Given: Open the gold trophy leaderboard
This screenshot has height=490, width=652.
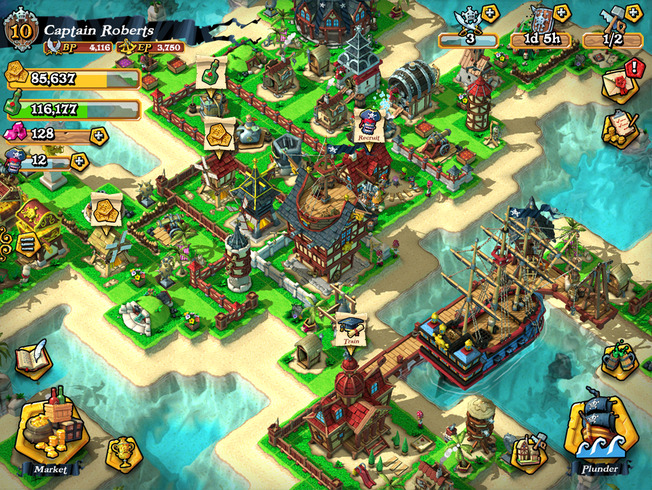Looking at the screenshot, I should pyautogui.click(x=124, y=455).
